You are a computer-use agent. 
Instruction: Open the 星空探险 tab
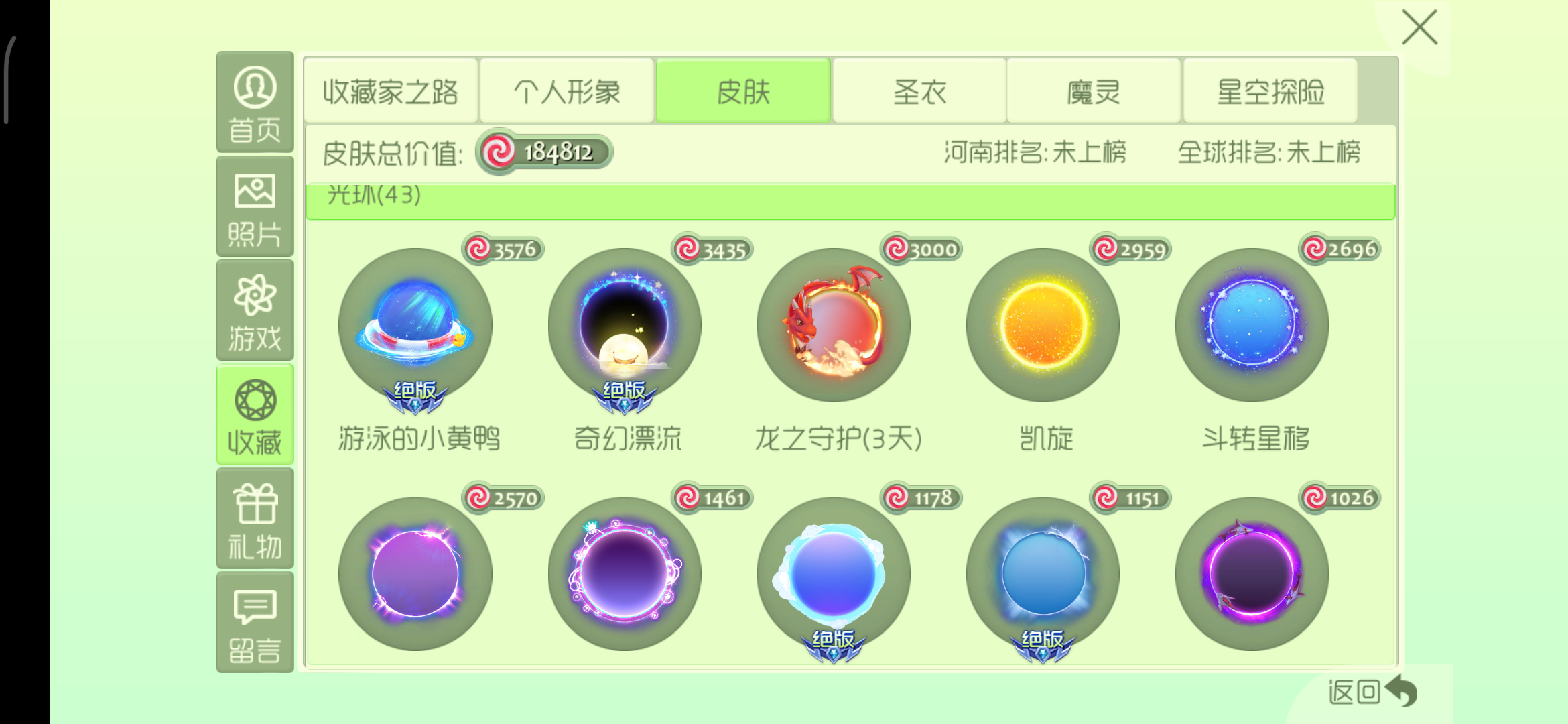(1270, 92)
